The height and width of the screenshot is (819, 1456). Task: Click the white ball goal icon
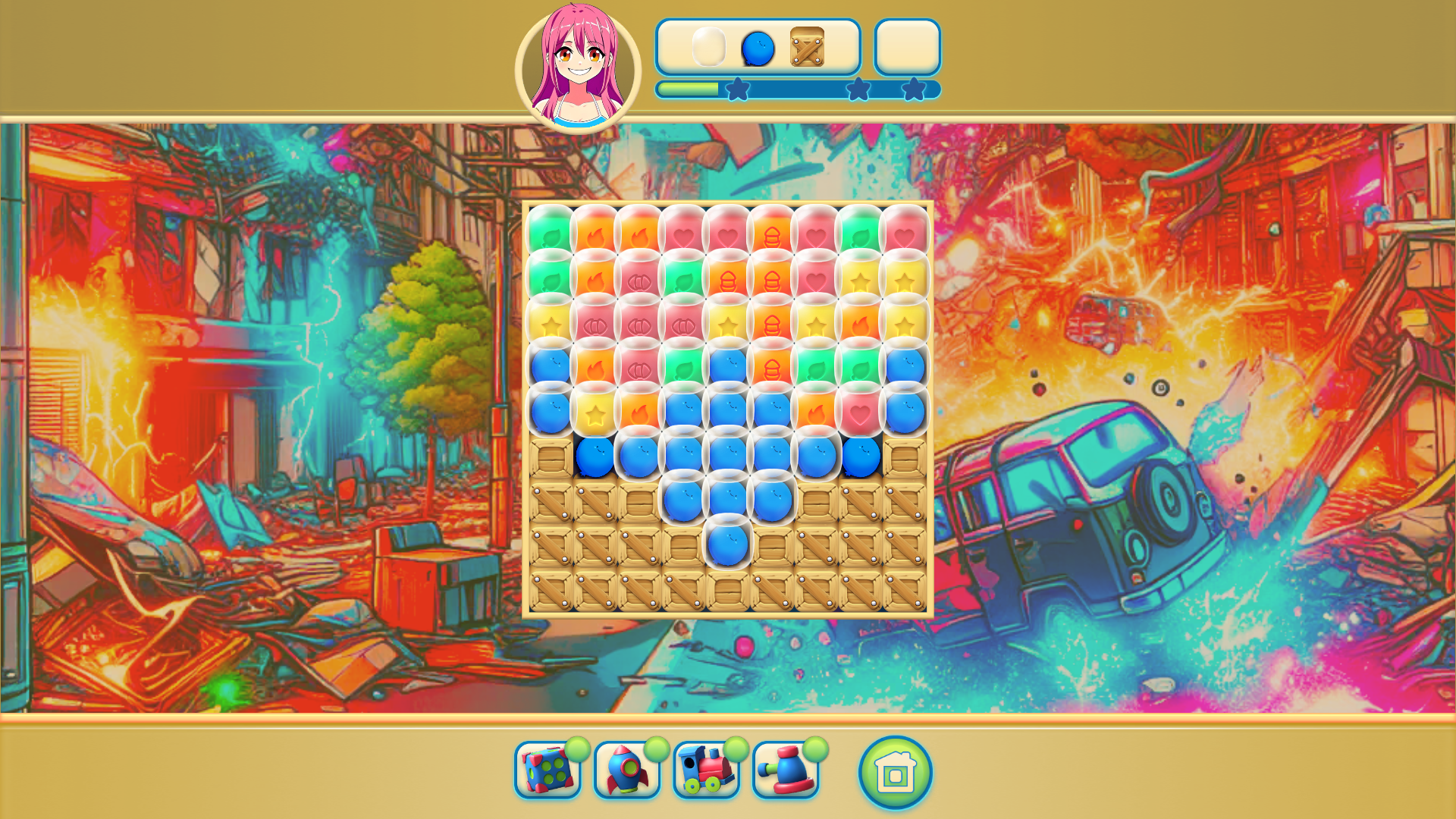coord(709,48)
